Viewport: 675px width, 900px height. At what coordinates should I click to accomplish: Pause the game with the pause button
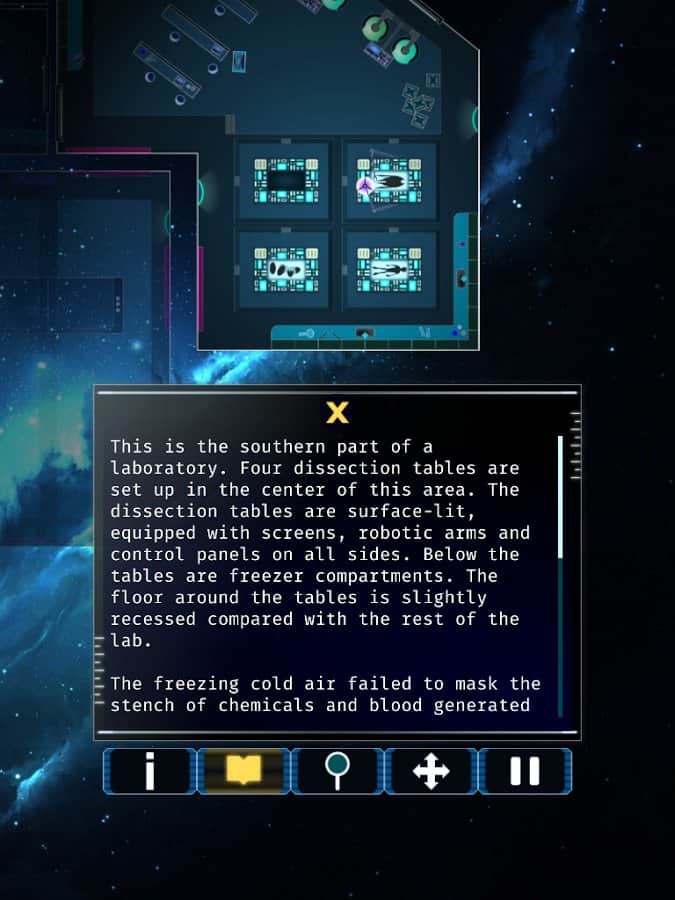pos(525,771)
